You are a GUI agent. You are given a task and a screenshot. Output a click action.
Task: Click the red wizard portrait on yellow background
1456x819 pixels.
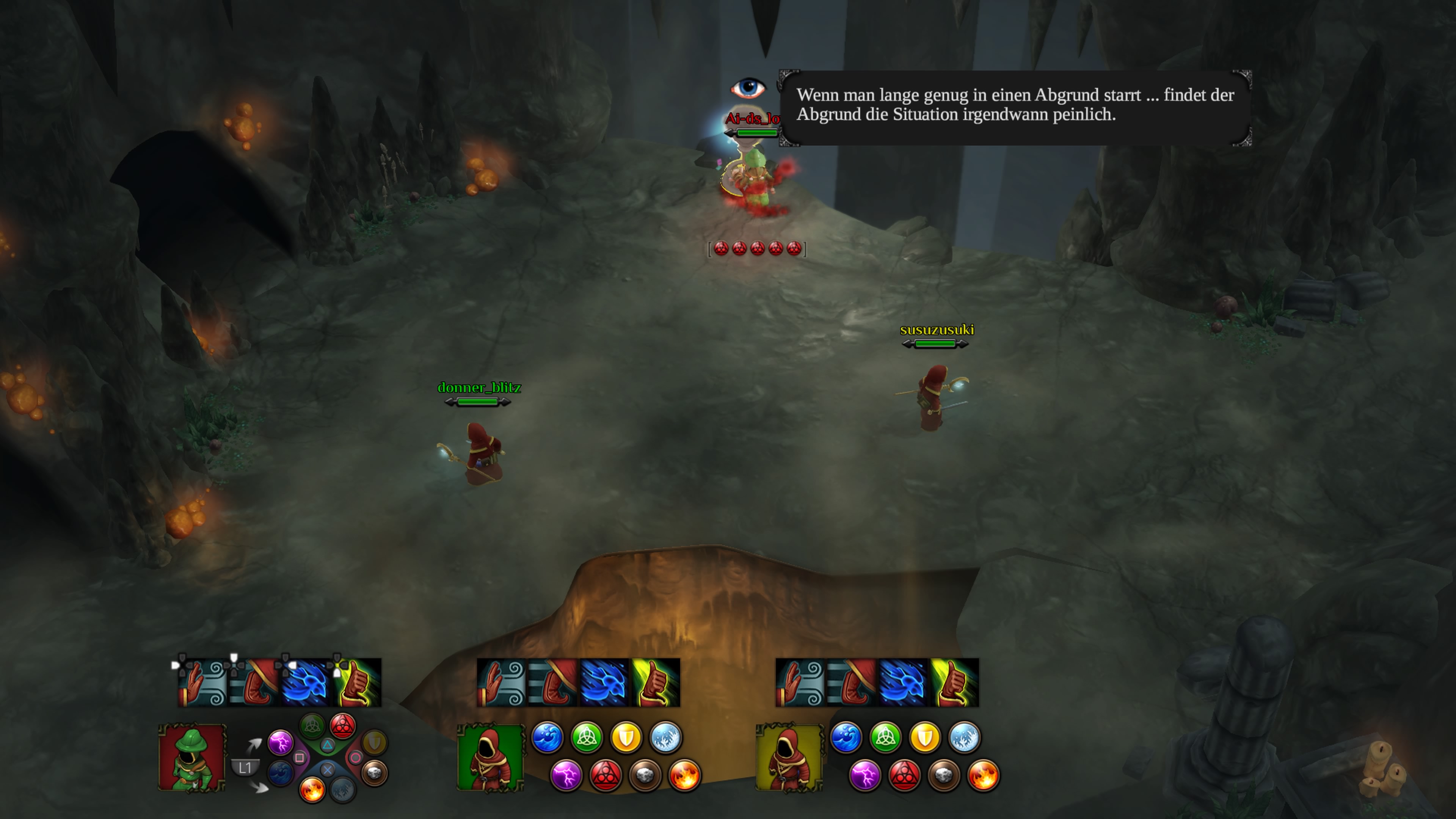789,758
